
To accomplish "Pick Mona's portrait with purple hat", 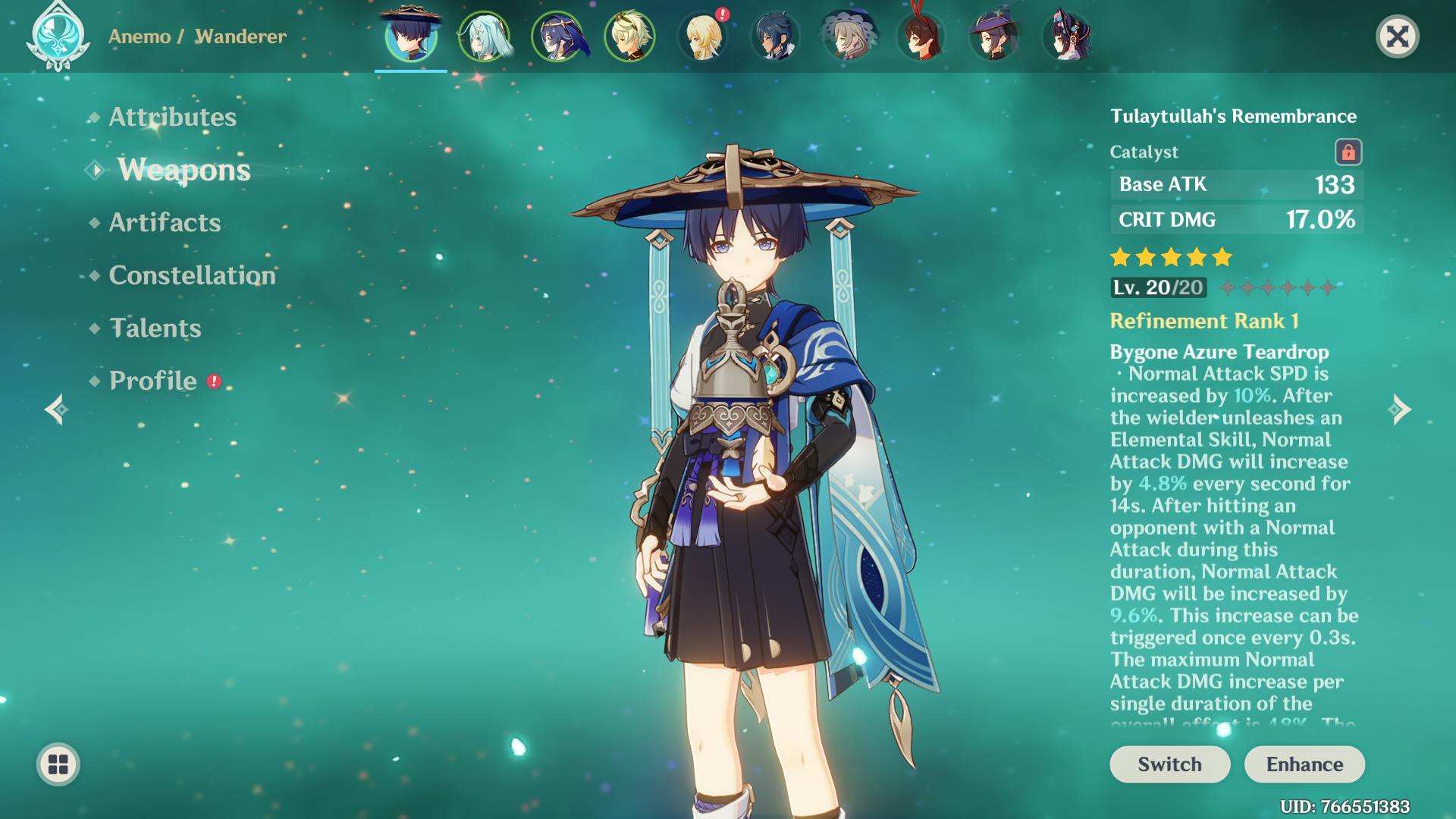I will (x=993, y=36).
